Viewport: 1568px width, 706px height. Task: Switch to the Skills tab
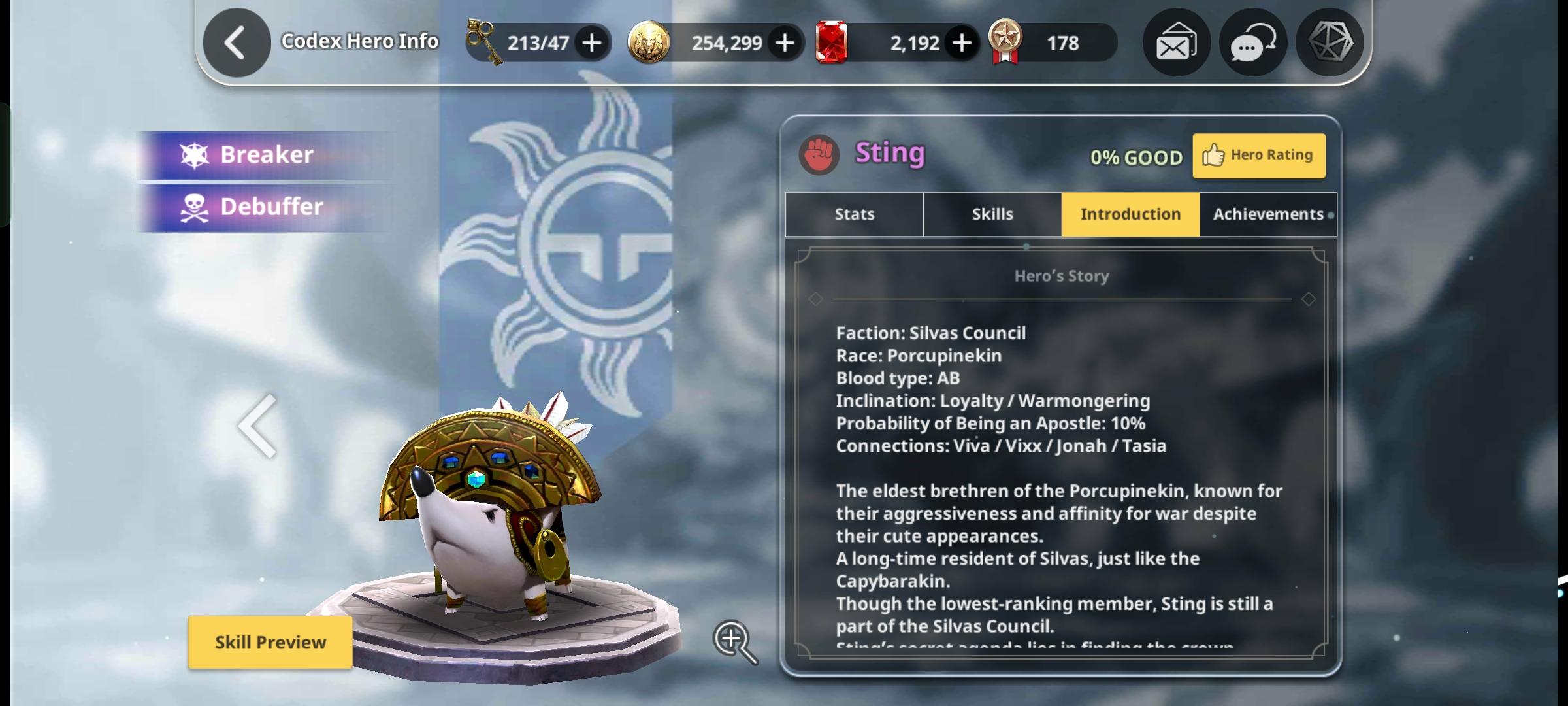tap(992, 214)
